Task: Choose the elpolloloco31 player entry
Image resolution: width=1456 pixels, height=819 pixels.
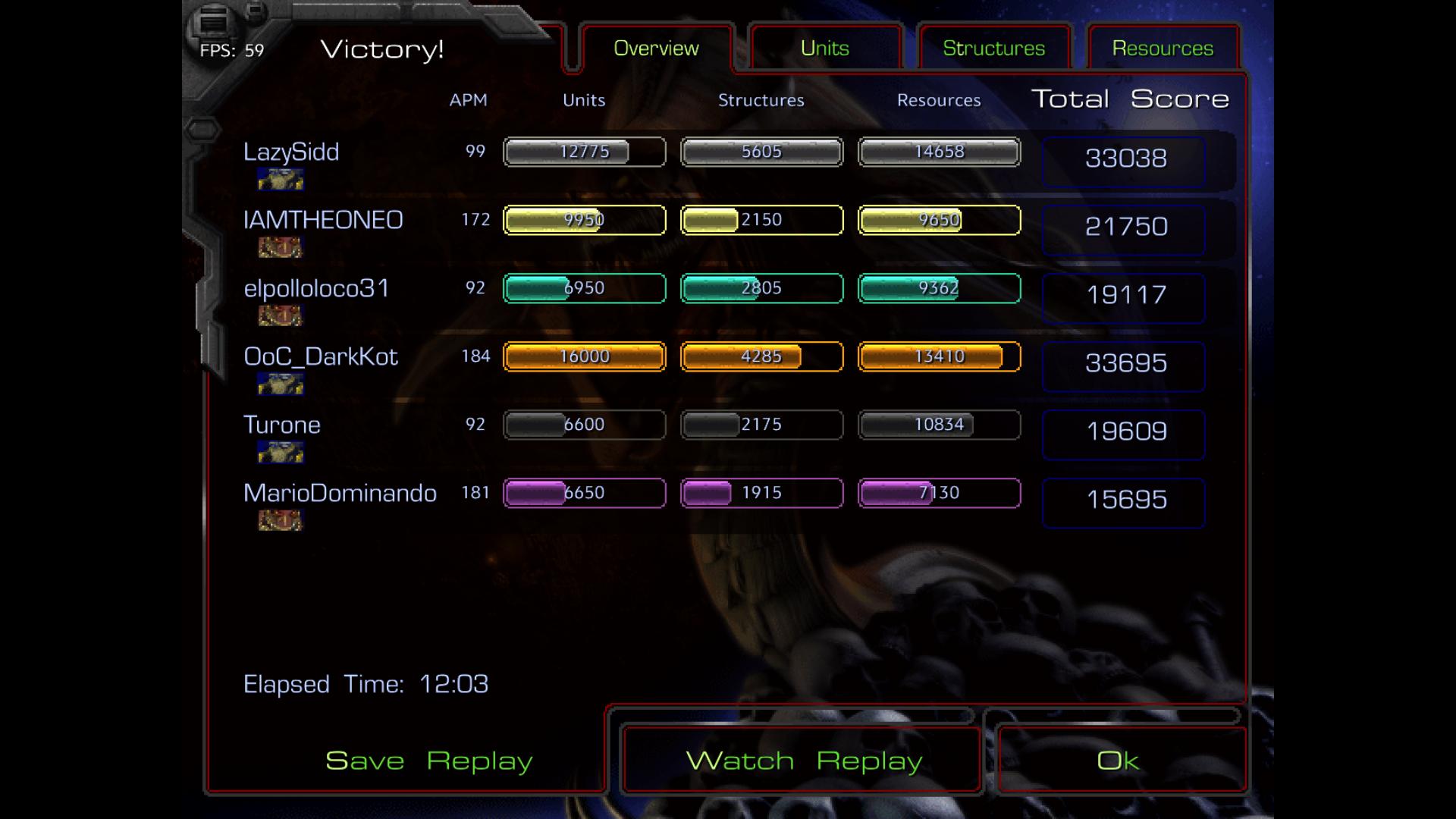Action: pyautogui.click(x=316, y=288)
